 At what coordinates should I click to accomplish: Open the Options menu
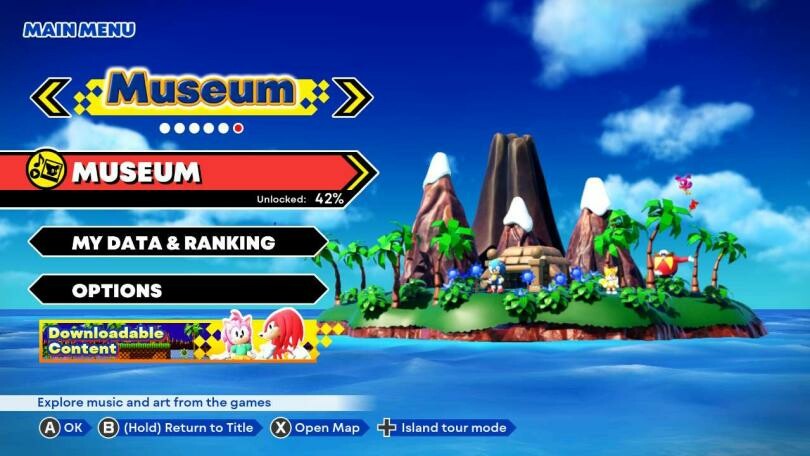point(175,290)
